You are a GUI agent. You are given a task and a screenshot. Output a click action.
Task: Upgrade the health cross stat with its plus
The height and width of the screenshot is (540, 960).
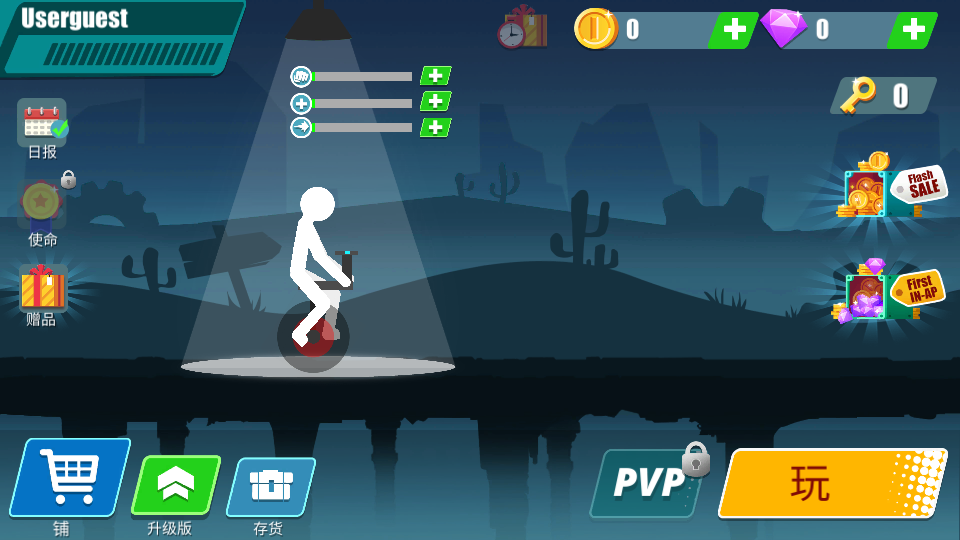pos(435,101)
